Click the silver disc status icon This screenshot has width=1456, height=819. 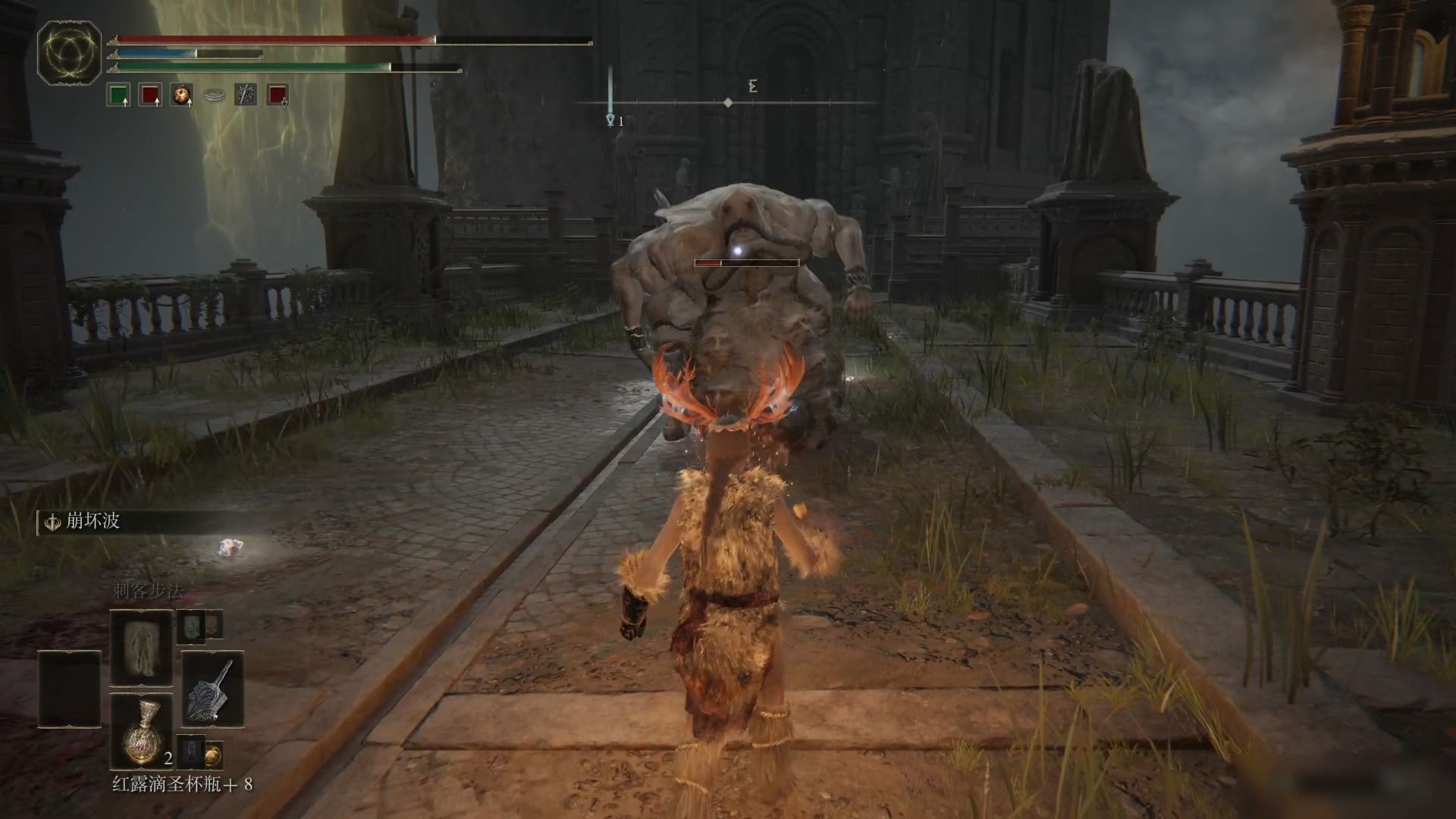click(x=214, y=96)
